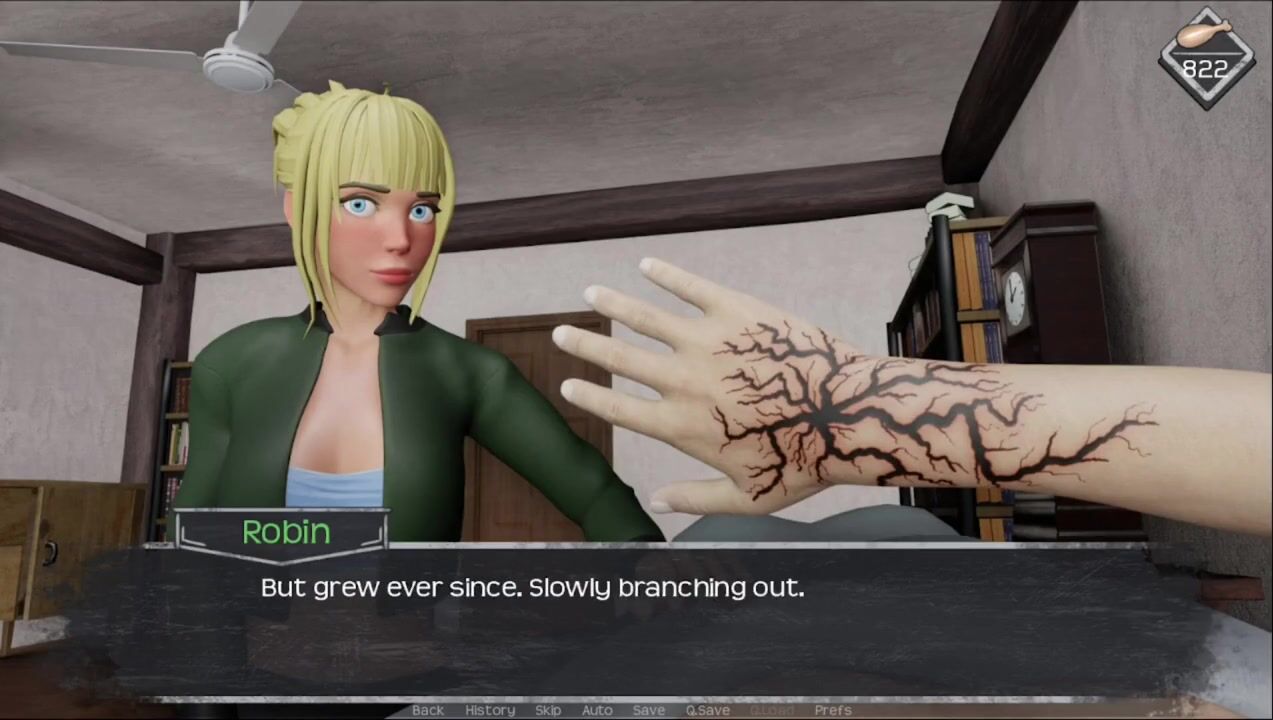
Task: Open the History log
Action: (x=490, y=710)
